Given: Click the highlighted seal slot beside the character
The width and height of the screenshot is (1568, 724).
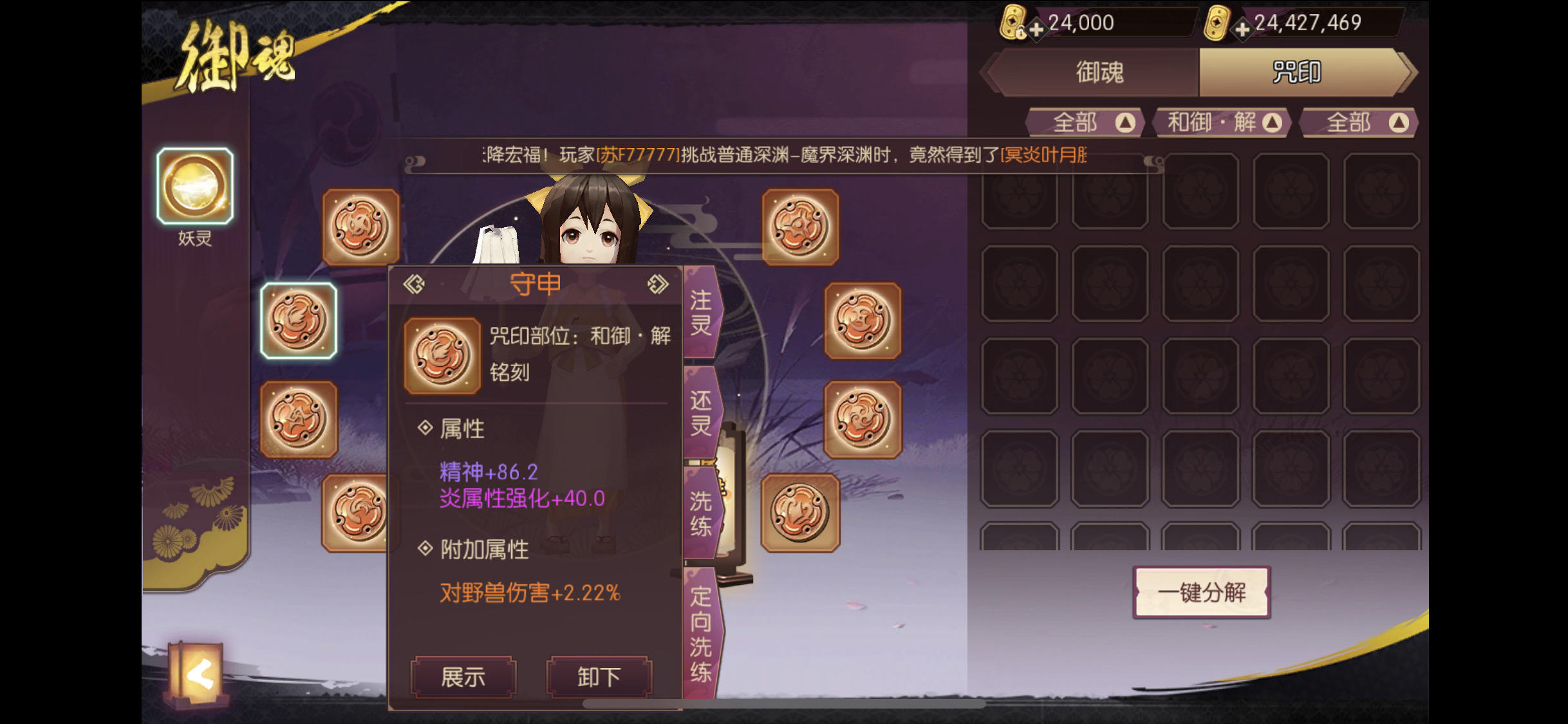Looking at the screenshot, I should tap(299, 320).
